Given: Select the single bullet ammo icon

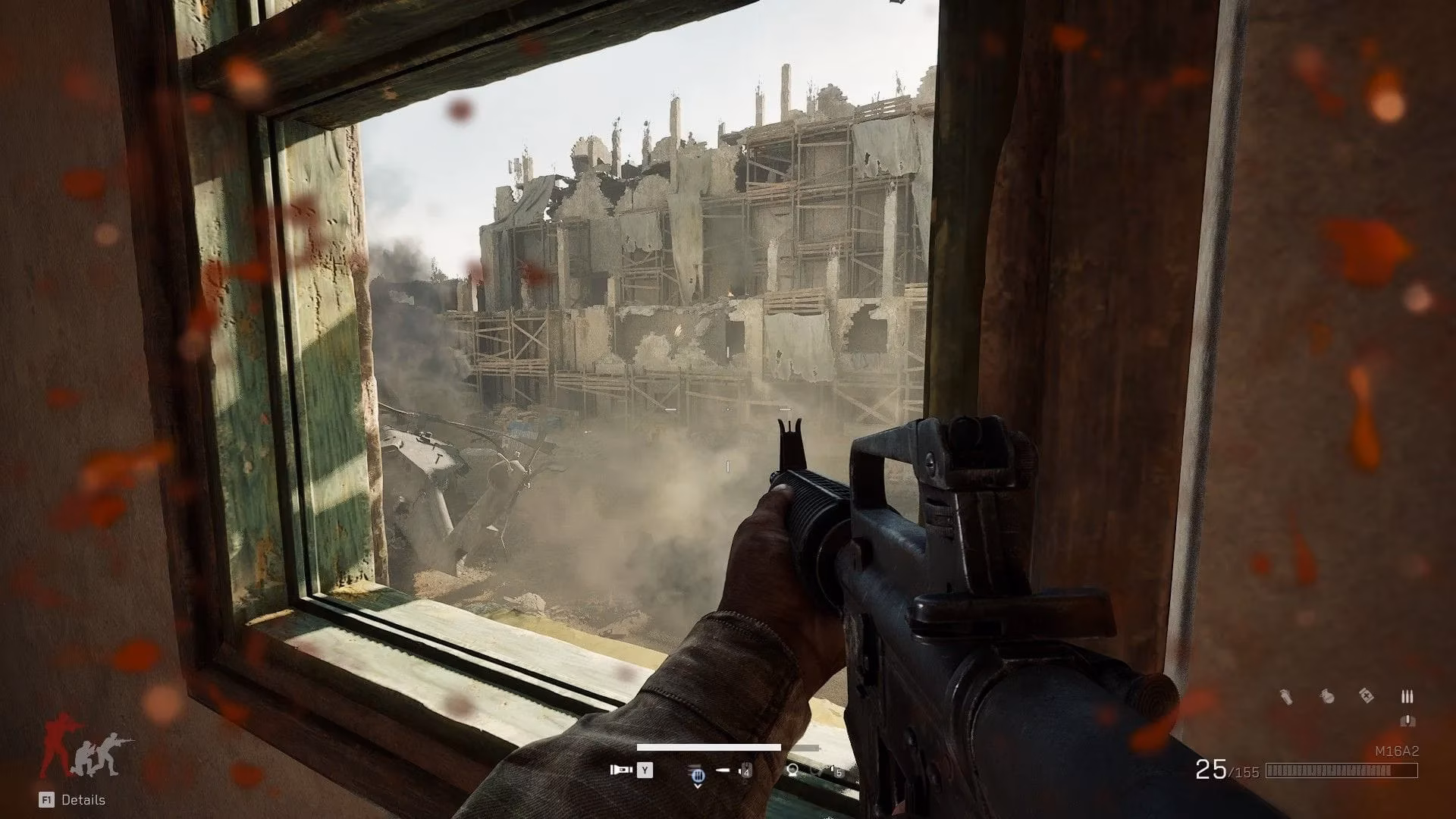Looking at the screenshot, I should pyautogui.click(x=1408, y=720).
